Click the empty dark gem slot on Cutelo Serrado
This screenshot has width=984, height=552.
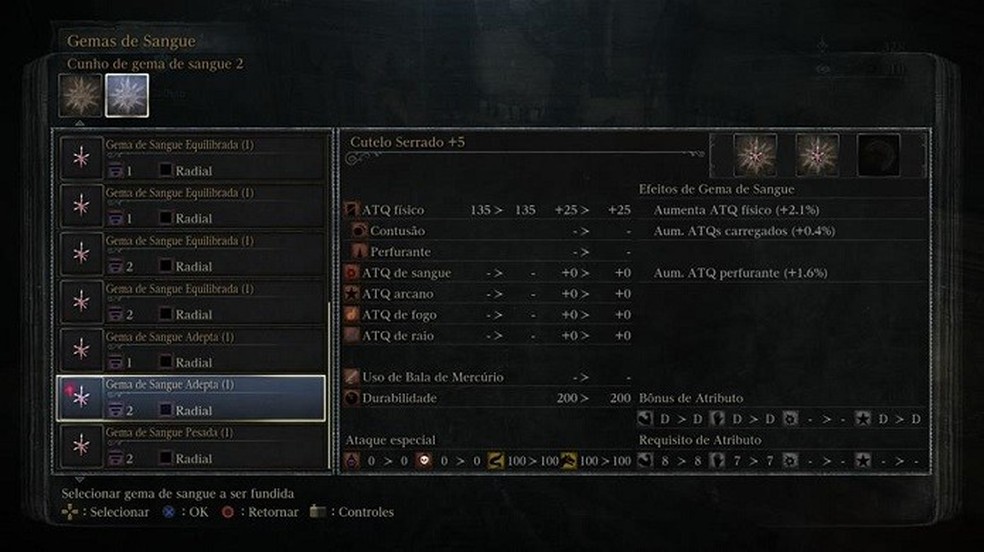[x=878, y=155]
